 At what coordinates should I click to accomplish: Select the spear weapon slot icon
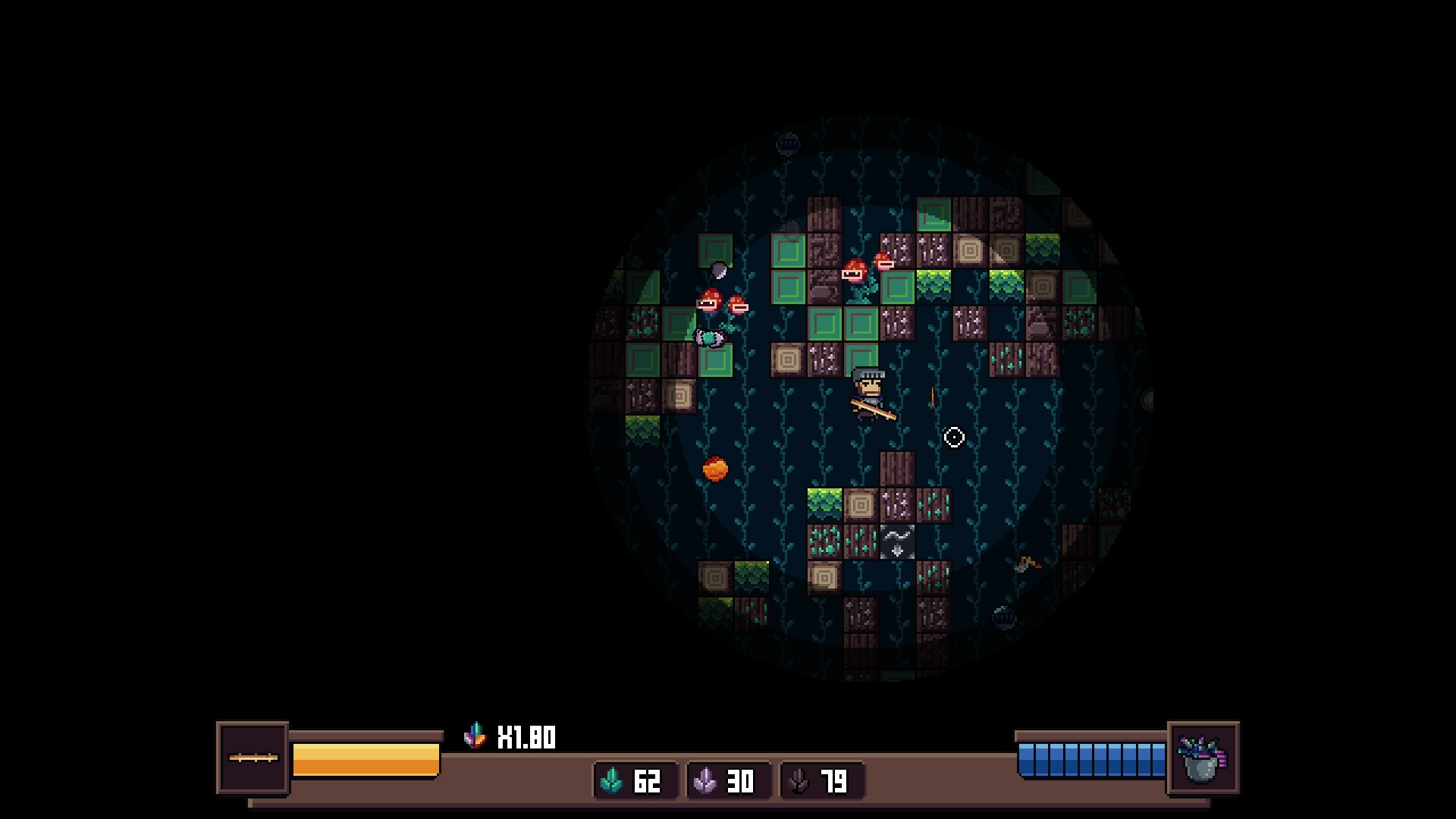pyautogui.click(x=252, y=758)
